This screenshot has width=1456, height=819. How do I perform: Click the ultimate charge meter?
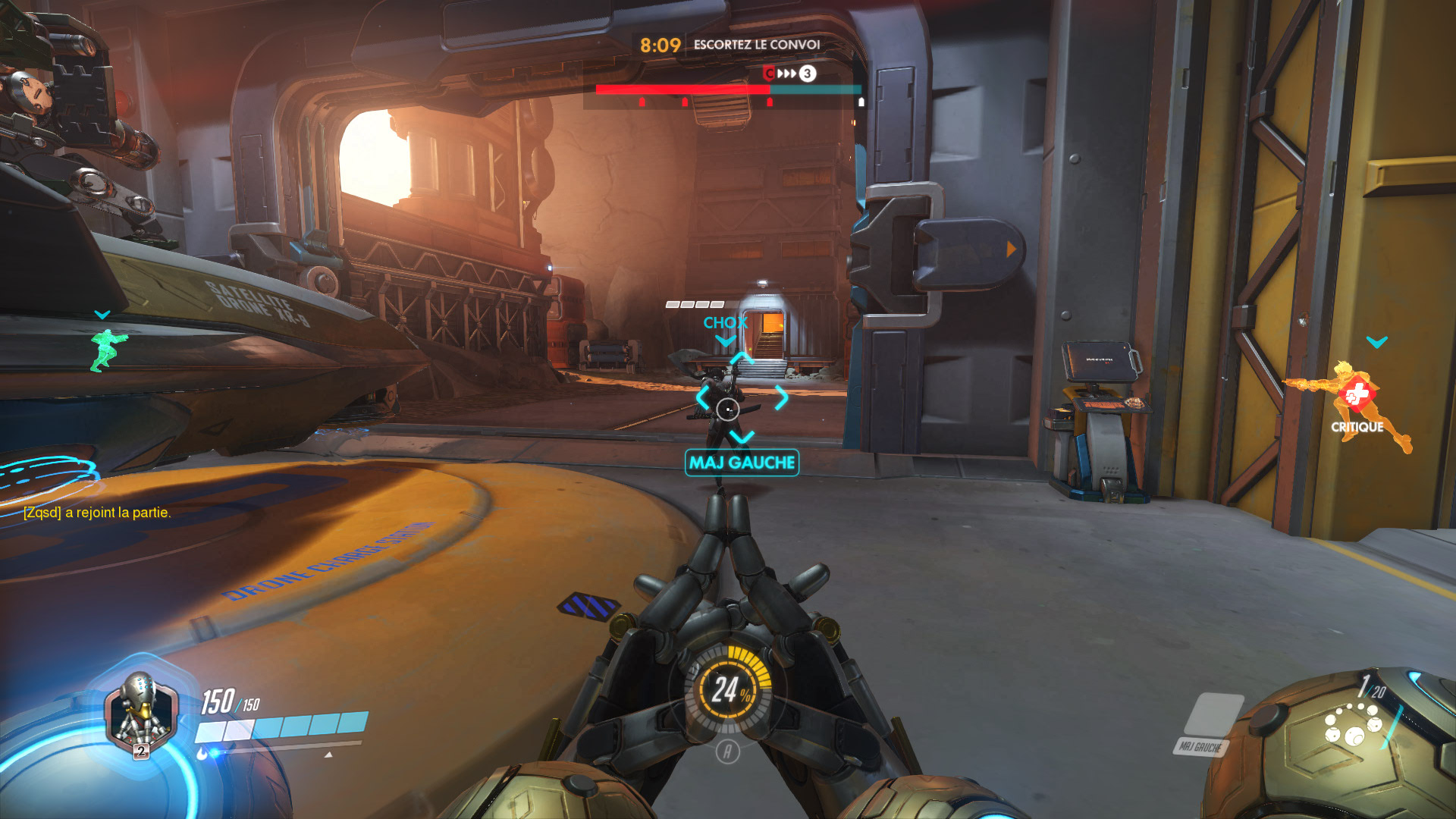[727, 690]
